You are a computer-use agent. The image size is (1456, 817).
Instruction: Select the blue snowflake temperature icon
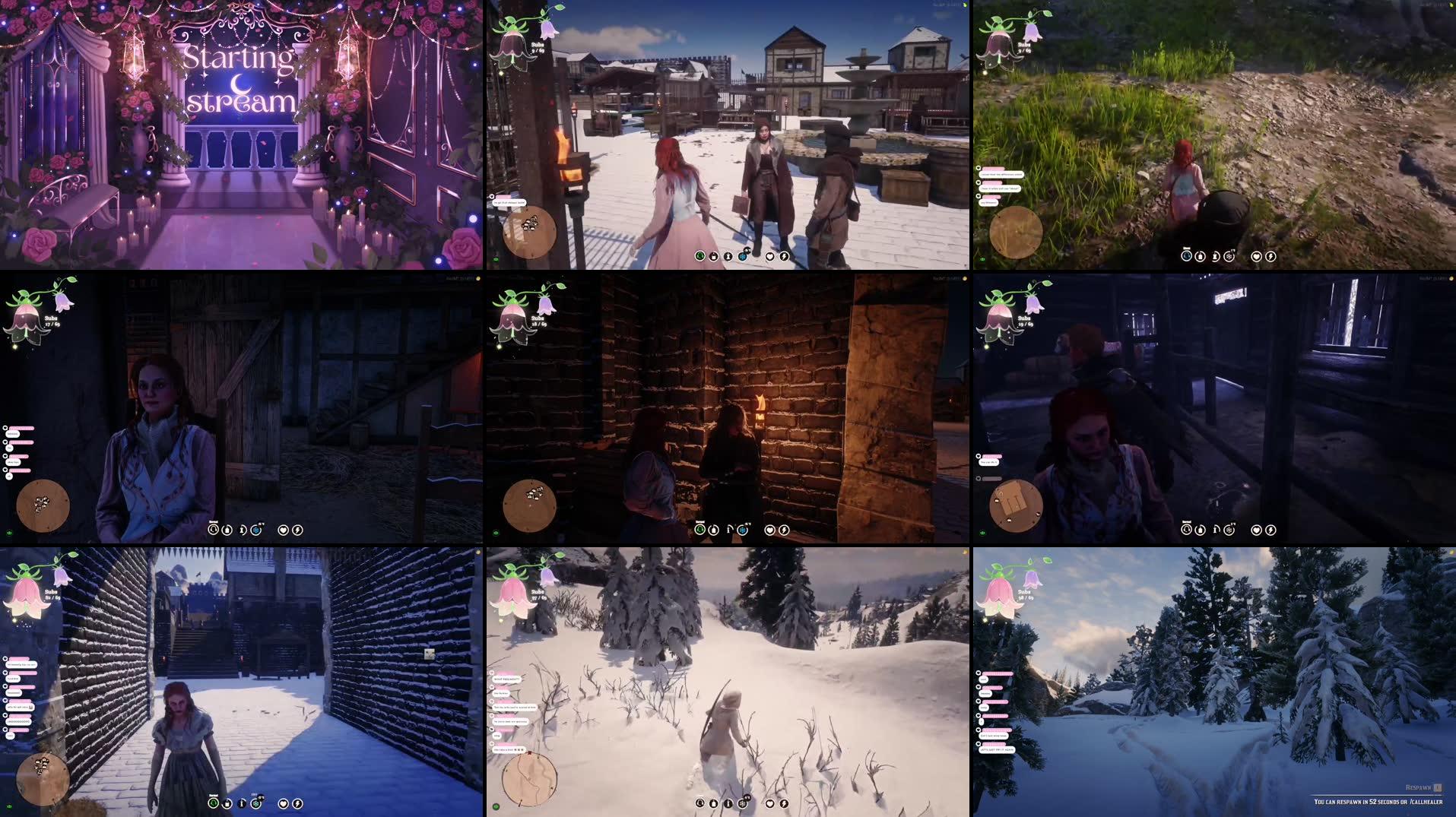pyautogui.click(x=741, y=257)
